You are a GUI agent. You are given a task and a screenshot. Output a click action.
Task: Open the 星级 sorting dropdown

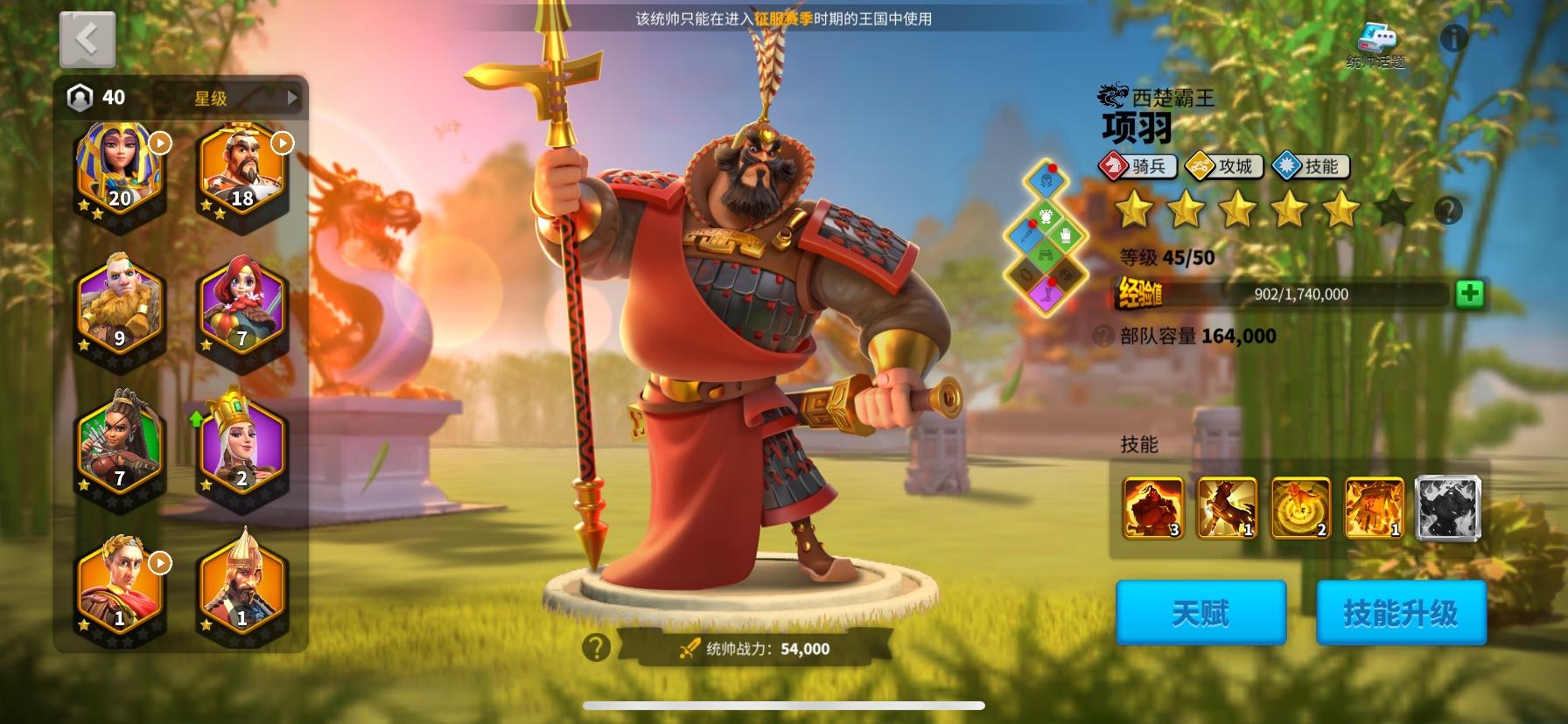[224, 99]
